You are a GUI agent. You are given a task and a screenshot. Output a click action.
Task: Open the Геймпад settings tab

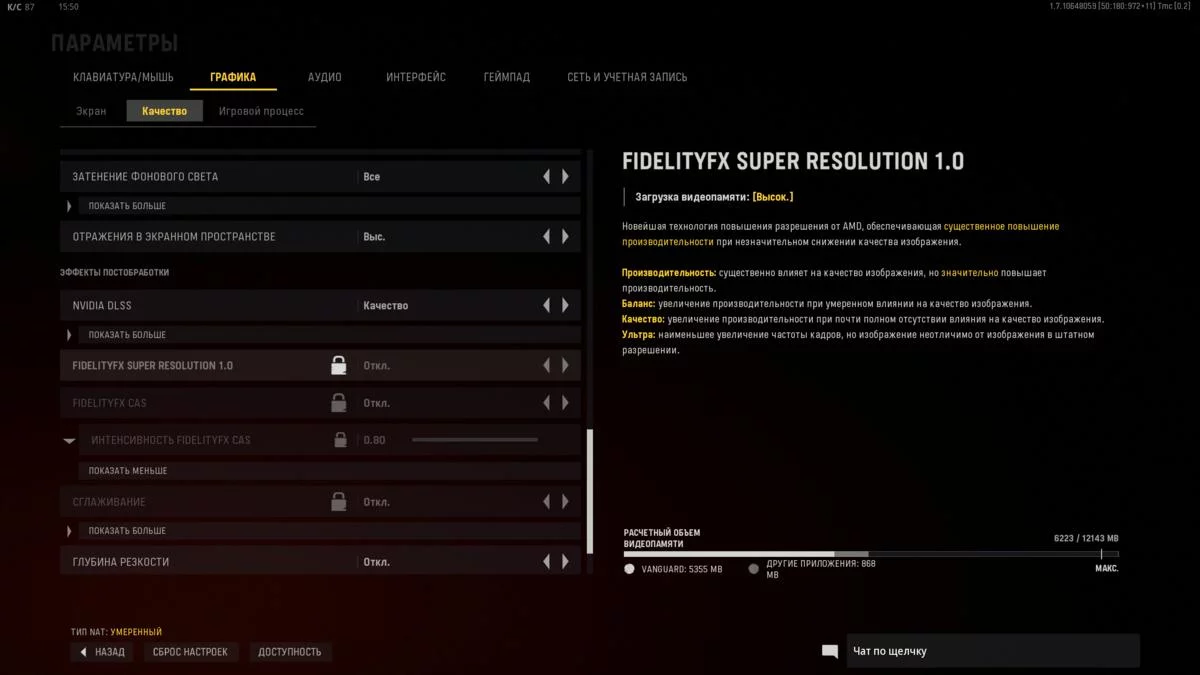(x=506, y=77)
